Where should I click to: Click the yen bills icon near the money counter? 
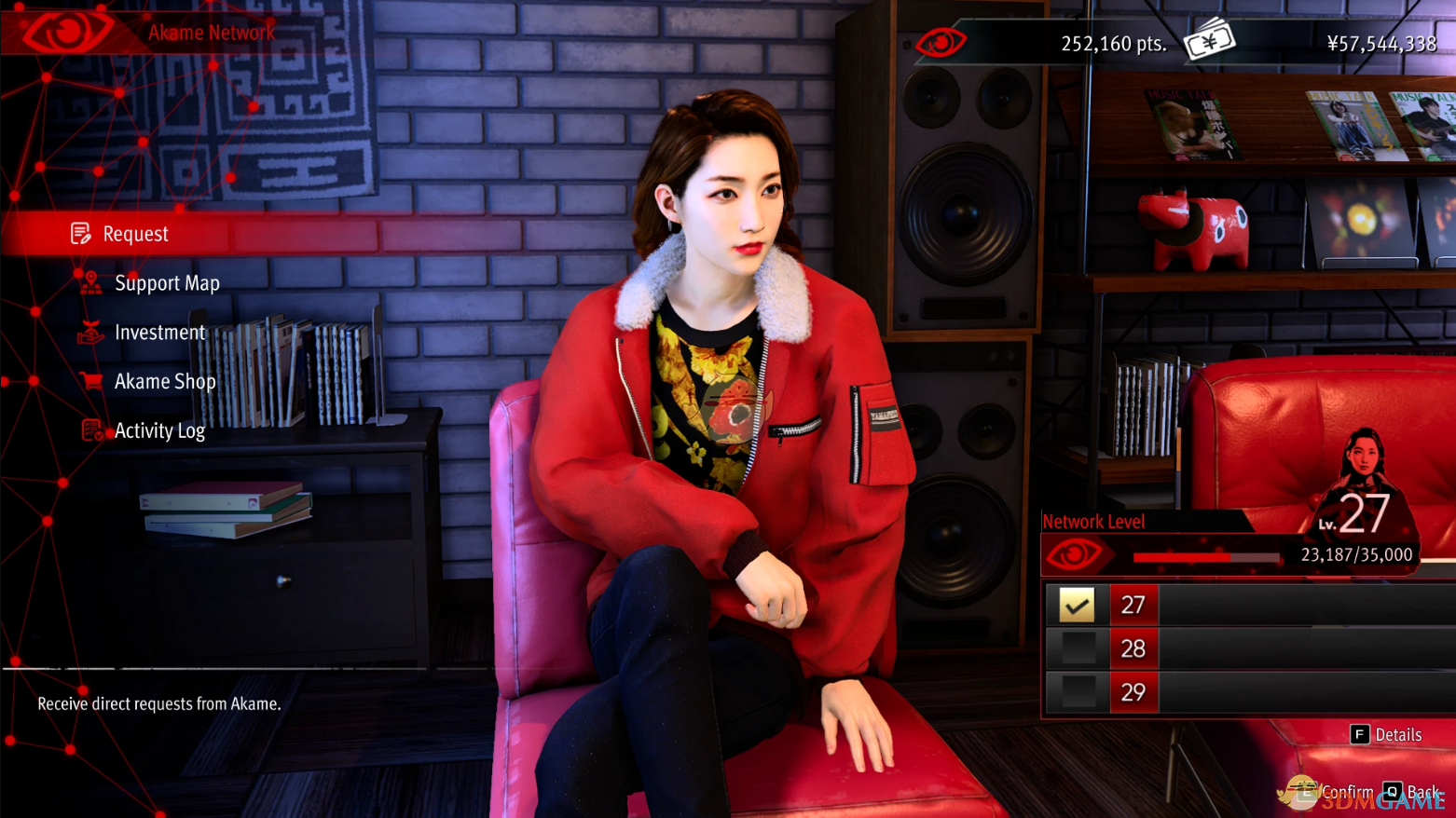coord(1209,41)
